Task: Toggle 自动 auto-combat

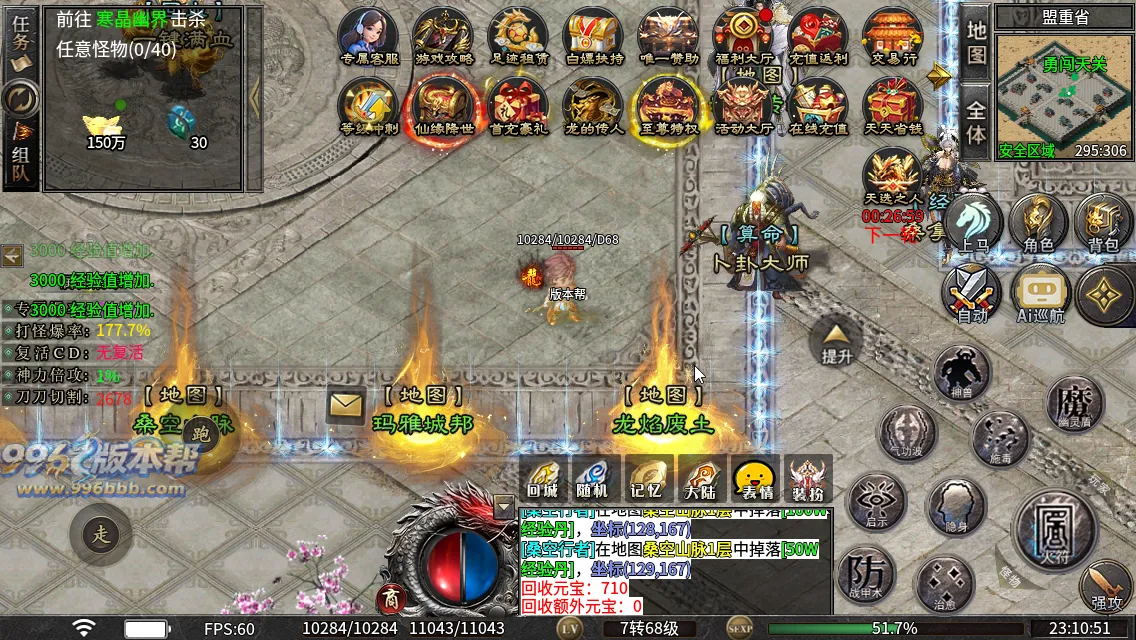Action: click(x=972, y=295)
